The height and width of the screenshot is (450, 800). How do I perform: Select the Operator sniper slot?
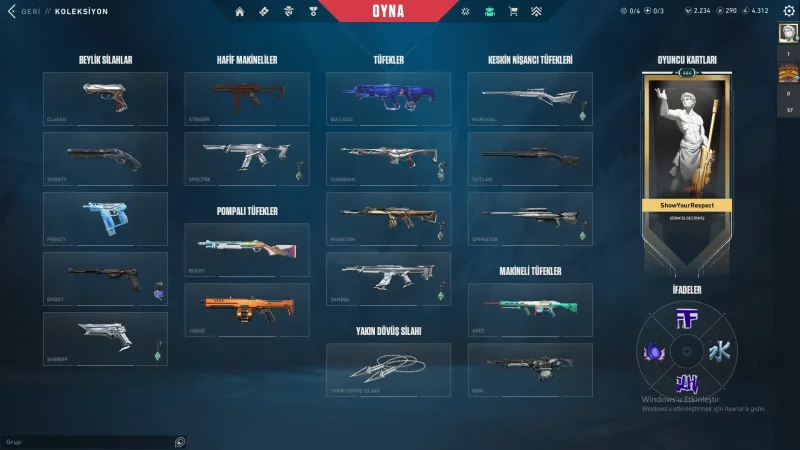tap(530, 218)
